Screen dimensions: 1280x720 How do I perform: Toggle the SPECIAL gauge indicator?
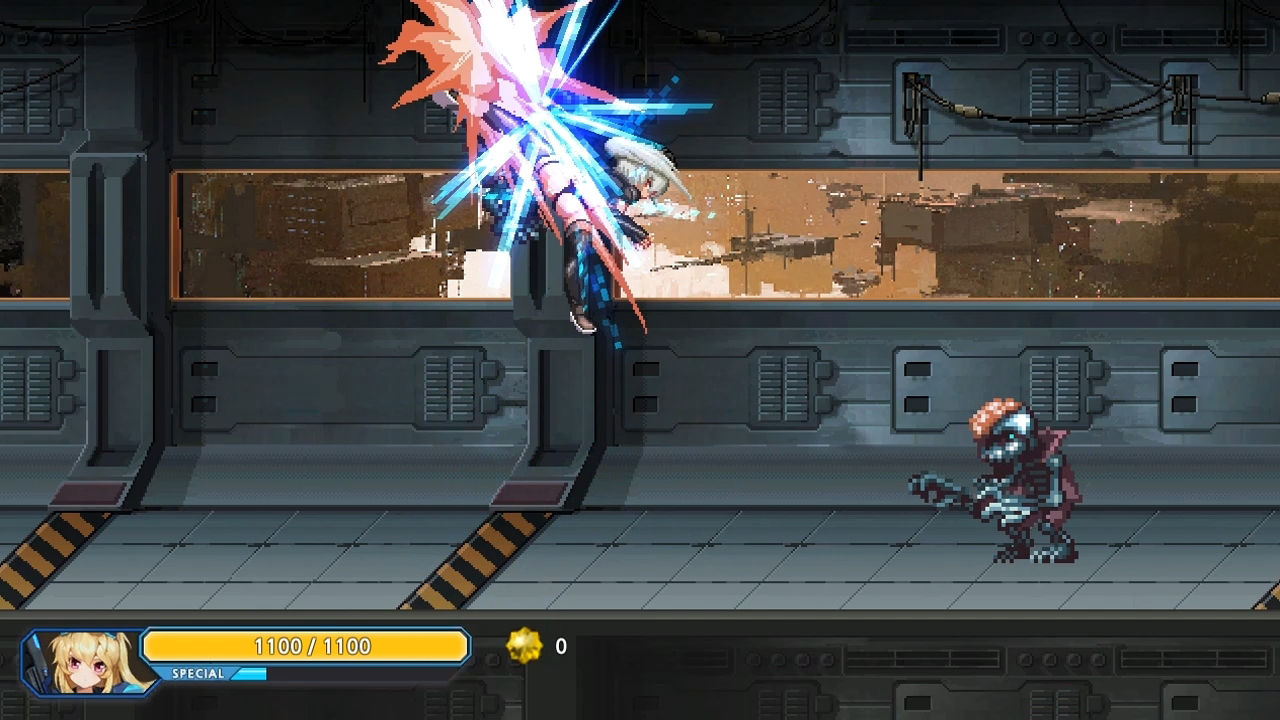250,674
